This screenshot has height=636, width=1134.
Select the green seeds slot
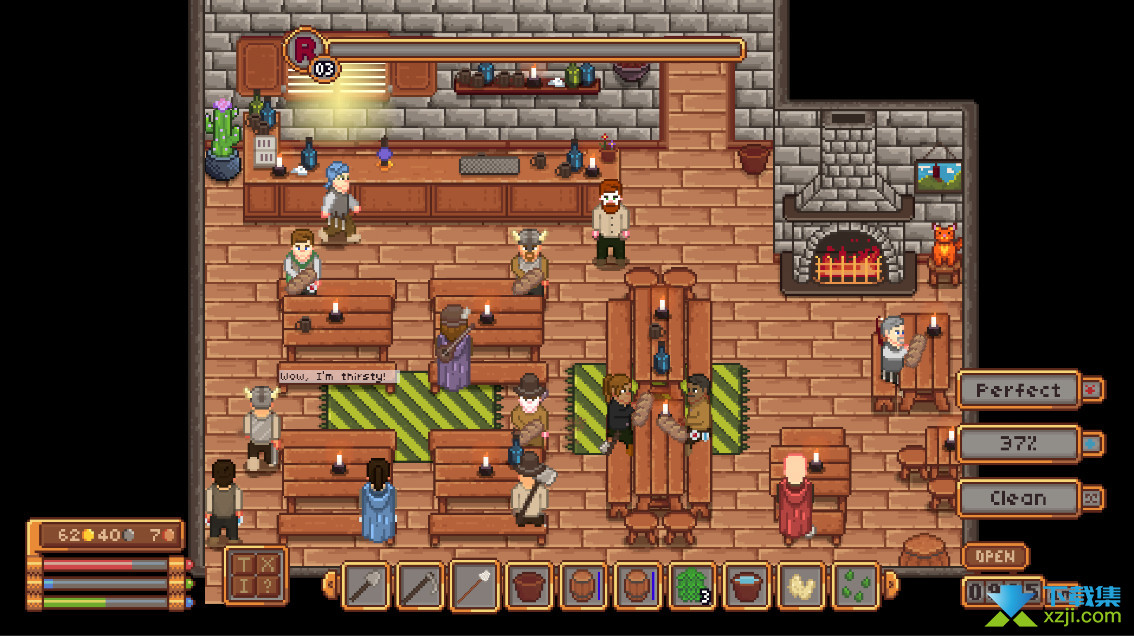[855, 586]
